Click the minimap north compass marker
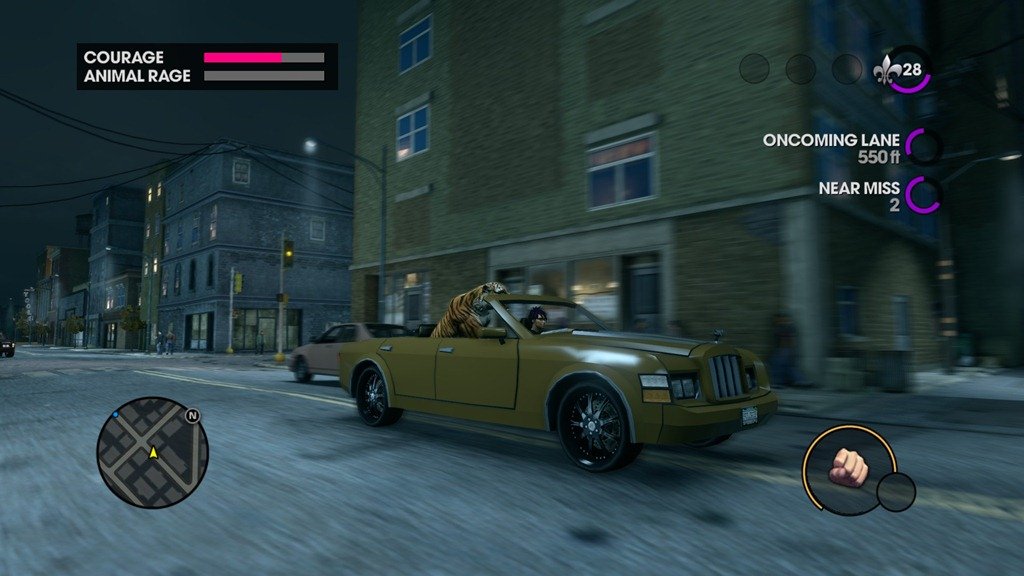The image size is (1024, 576). pyautogui.click(x=192, y=414)
